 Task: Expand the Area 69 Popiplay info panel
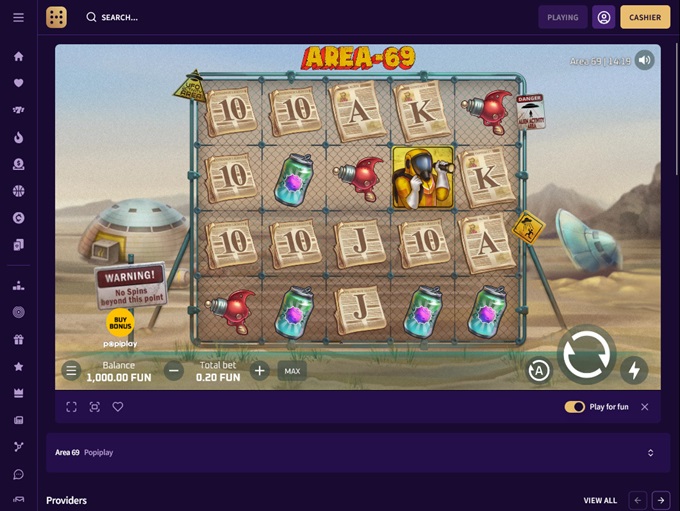coord(650,453)
